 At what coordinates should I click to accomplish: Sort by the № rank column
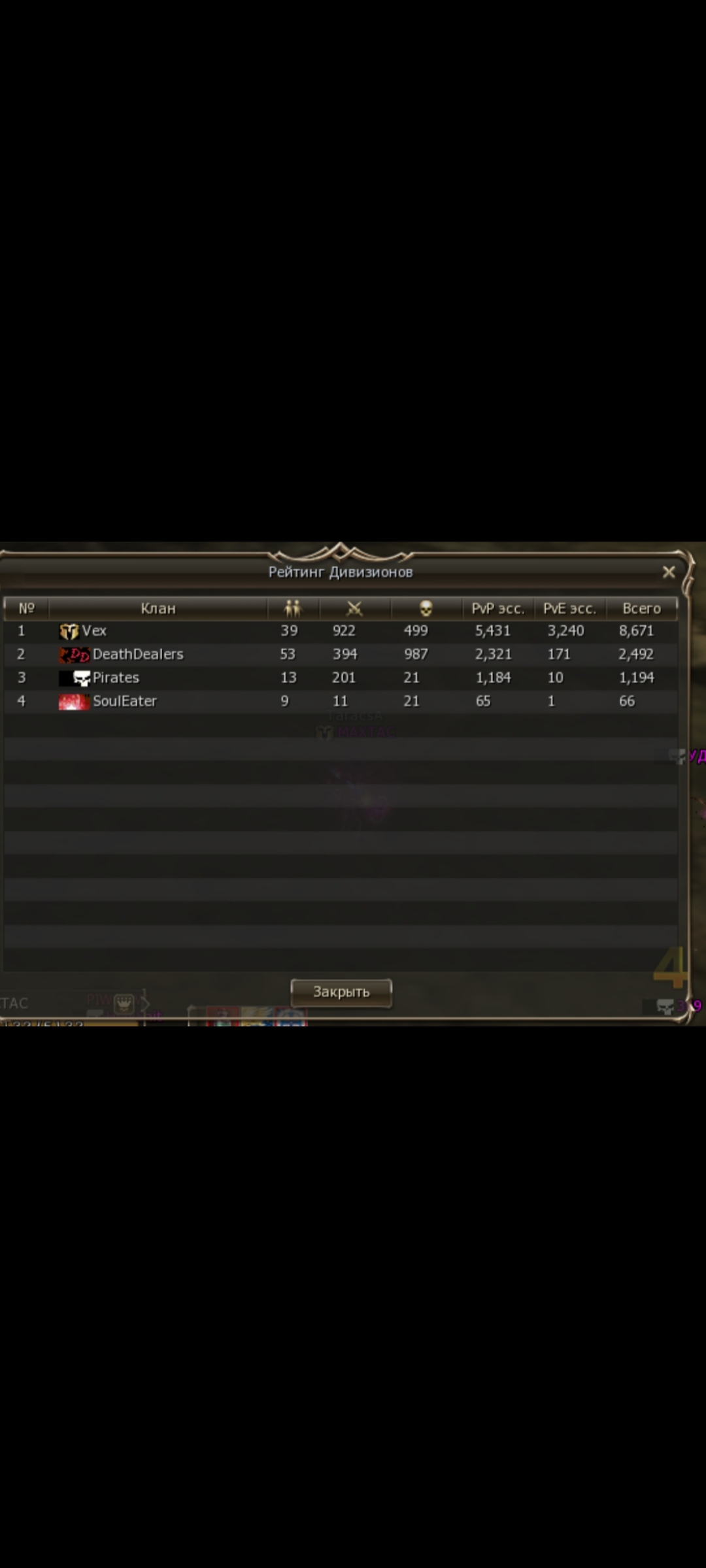point(26,609)
